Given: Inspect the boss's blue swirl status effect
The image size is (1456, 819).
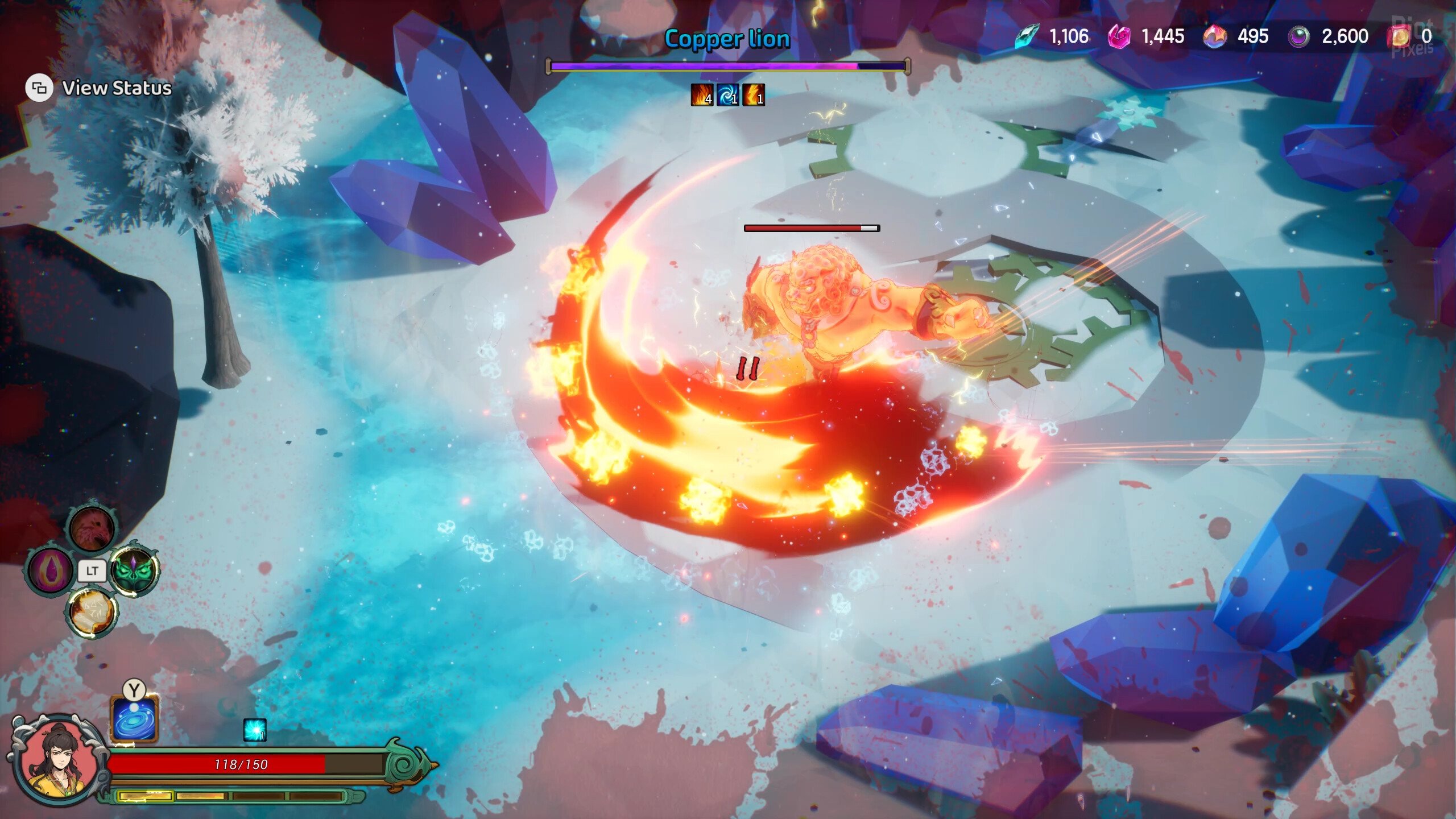Looking at the screenshot, I should point(727,94).
